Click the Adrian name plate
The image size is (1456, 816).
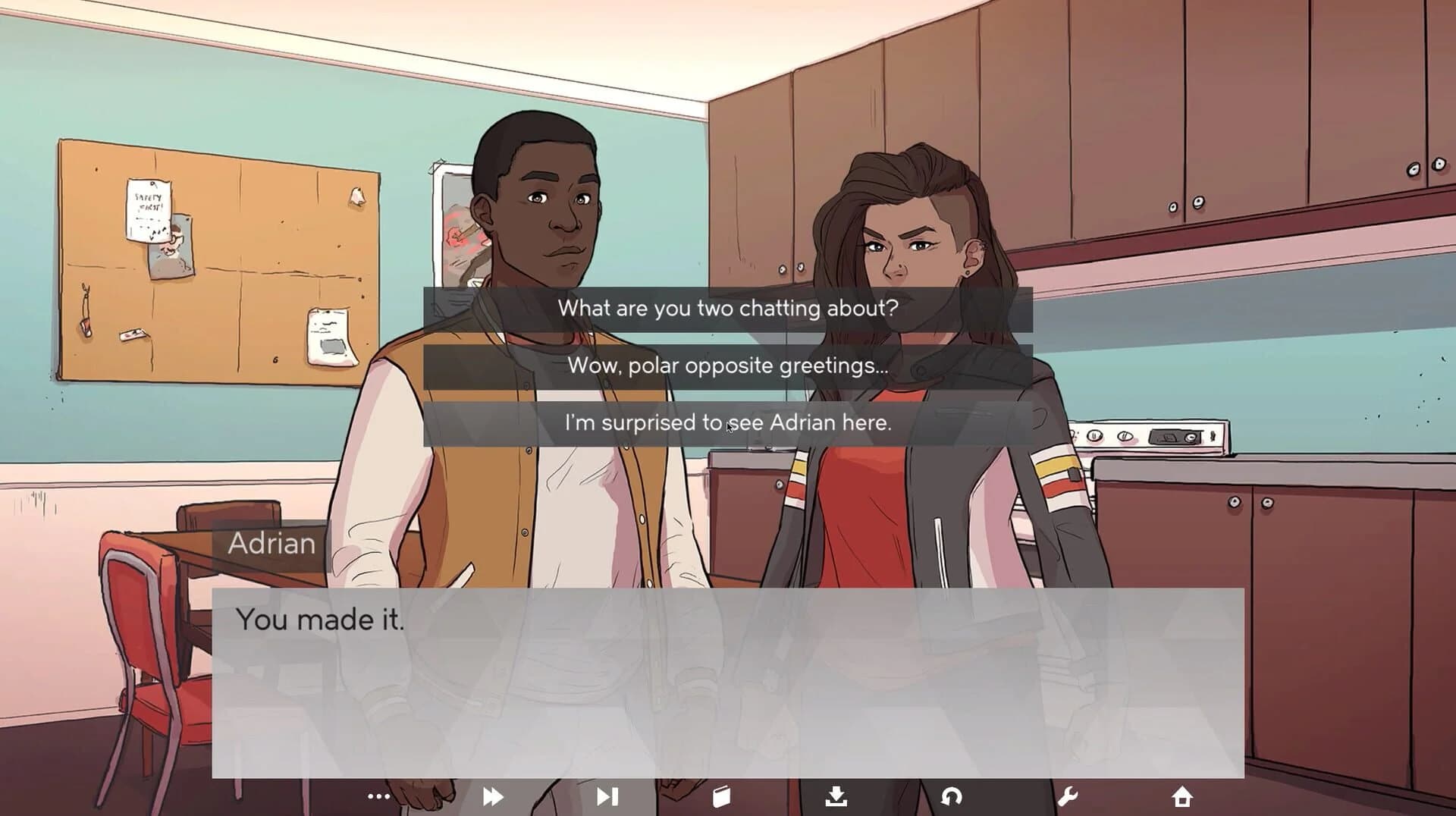[271, 543]
